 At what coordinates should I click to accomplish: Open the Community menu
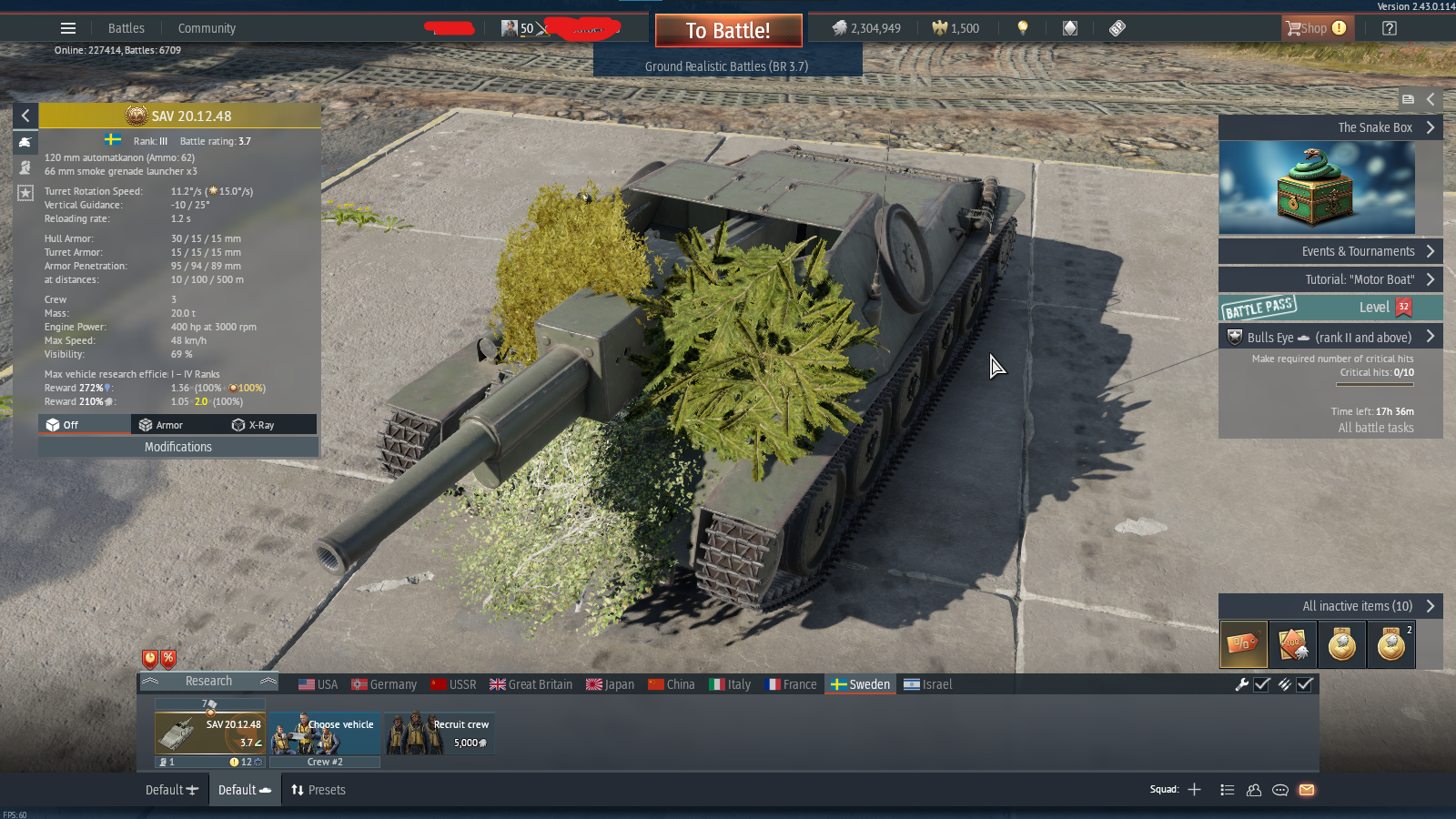(x=207, y=28)
